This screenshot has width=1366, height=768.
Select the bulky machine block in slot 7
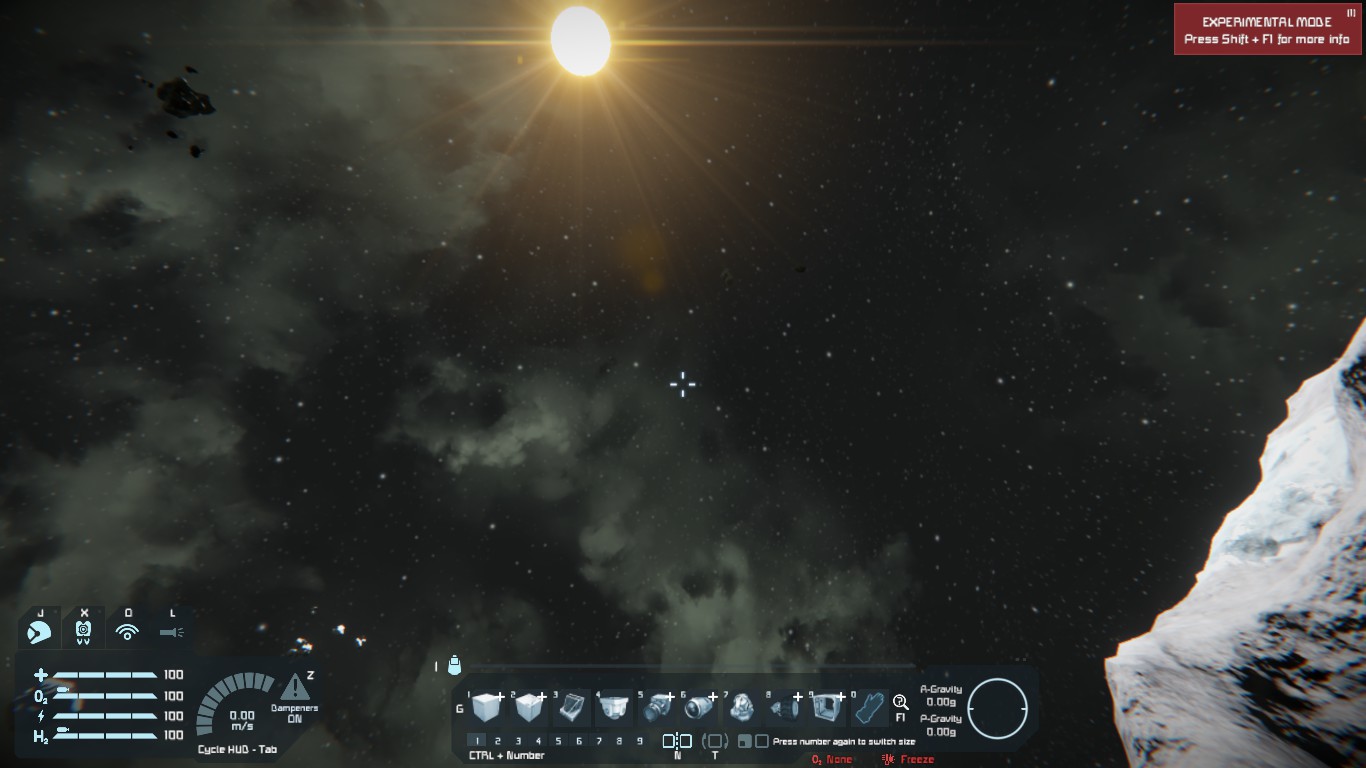coord(742,708)
